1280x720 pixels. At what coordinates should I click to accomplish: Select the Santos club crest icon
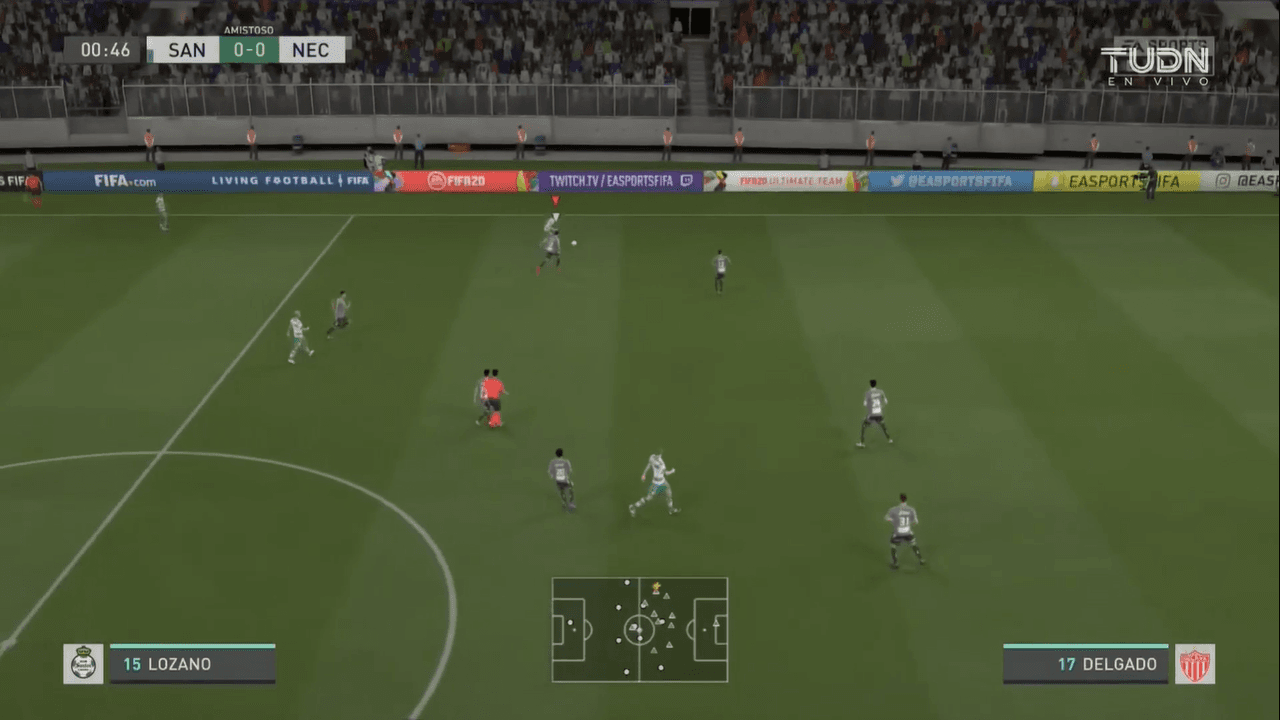83,664
